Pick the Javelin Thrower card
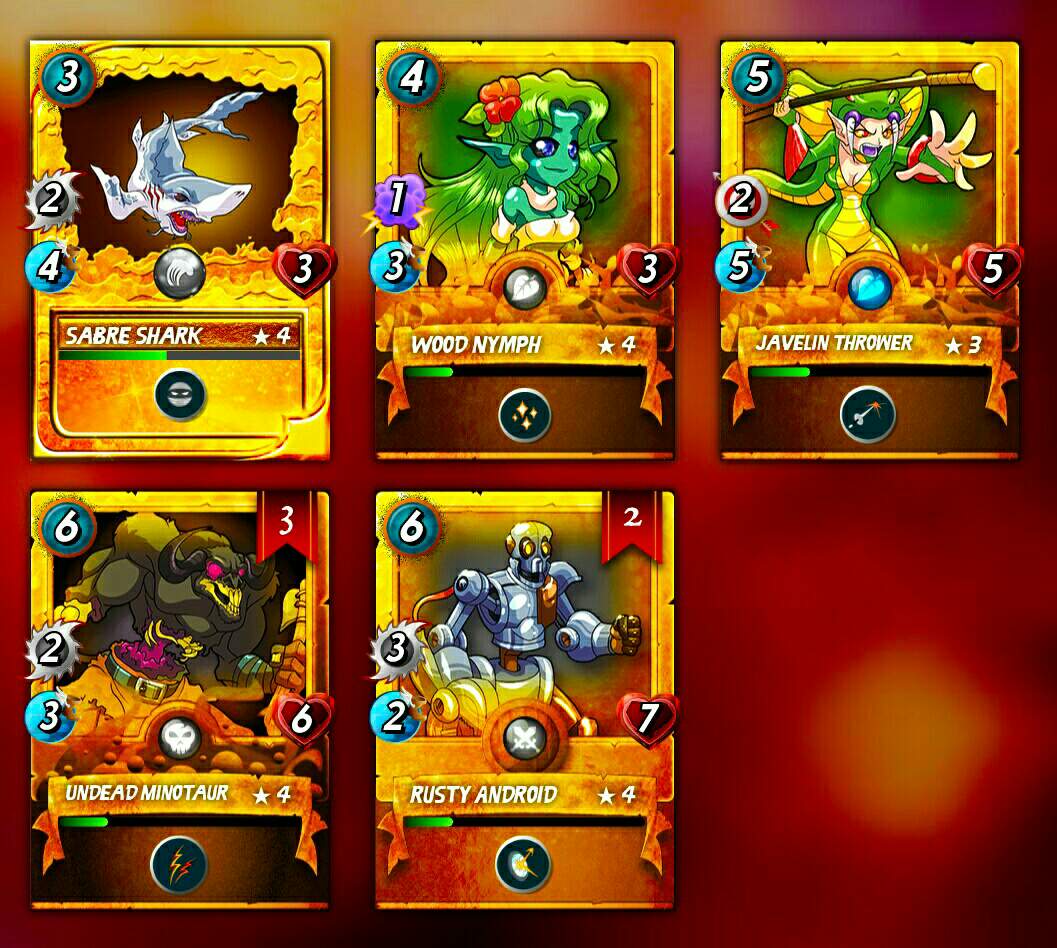The width and height of the screenshot is (1057, 948). tap(870, 200)
